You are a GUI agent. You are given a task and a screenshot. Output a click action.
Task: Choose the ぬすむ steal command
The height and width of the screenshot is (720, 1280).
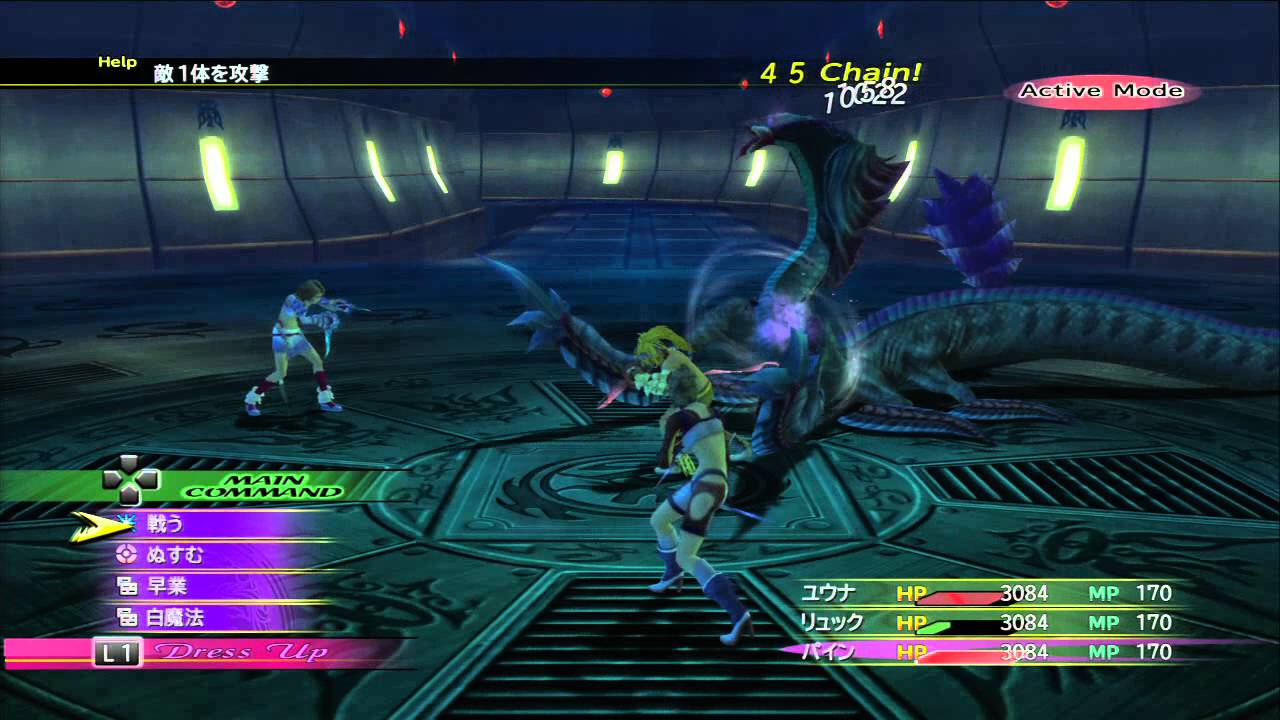(174, 555)
